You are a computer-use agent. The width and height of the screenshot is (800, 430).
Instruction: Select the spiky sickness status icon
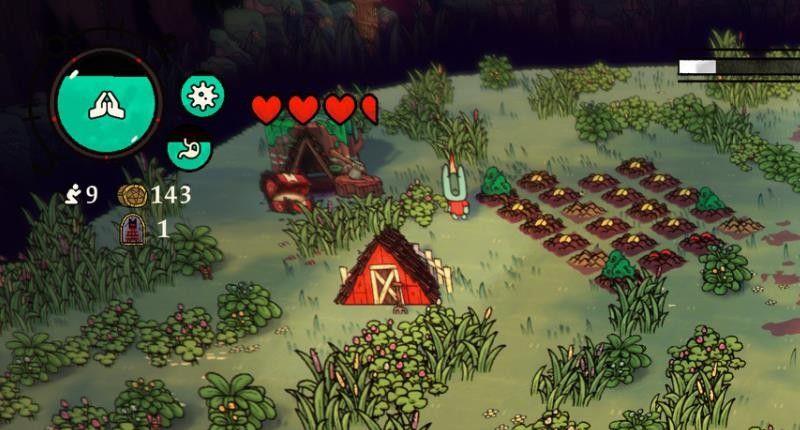pyautogui.click(x=202, y=95)
